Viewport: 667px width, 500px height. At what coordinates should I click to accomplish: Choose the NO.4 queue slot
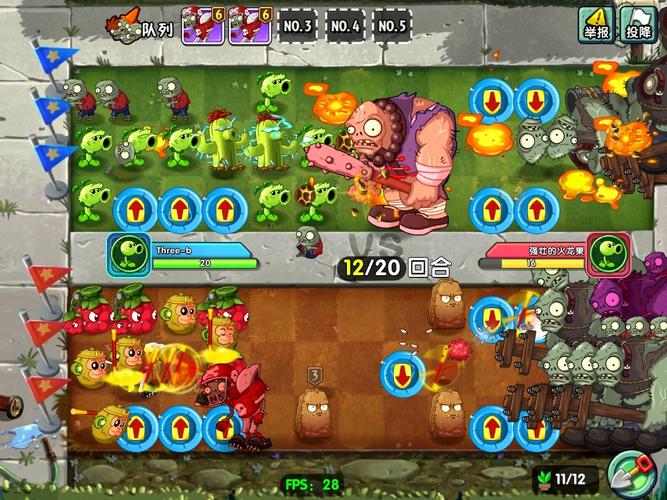point(345,26)
